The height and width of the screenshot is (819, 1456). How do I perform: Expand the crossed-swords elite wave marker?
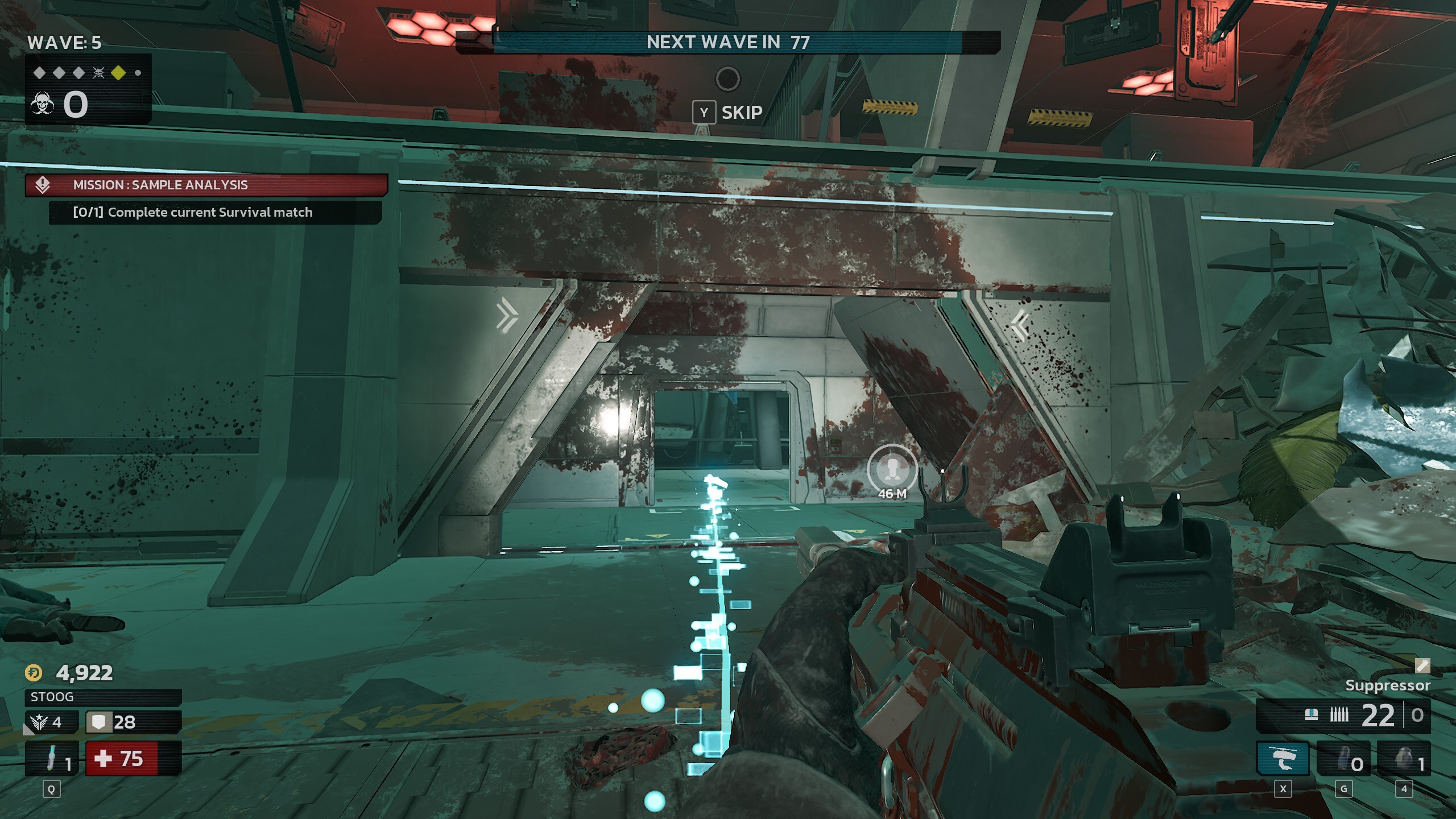click(x=98, y=73)
